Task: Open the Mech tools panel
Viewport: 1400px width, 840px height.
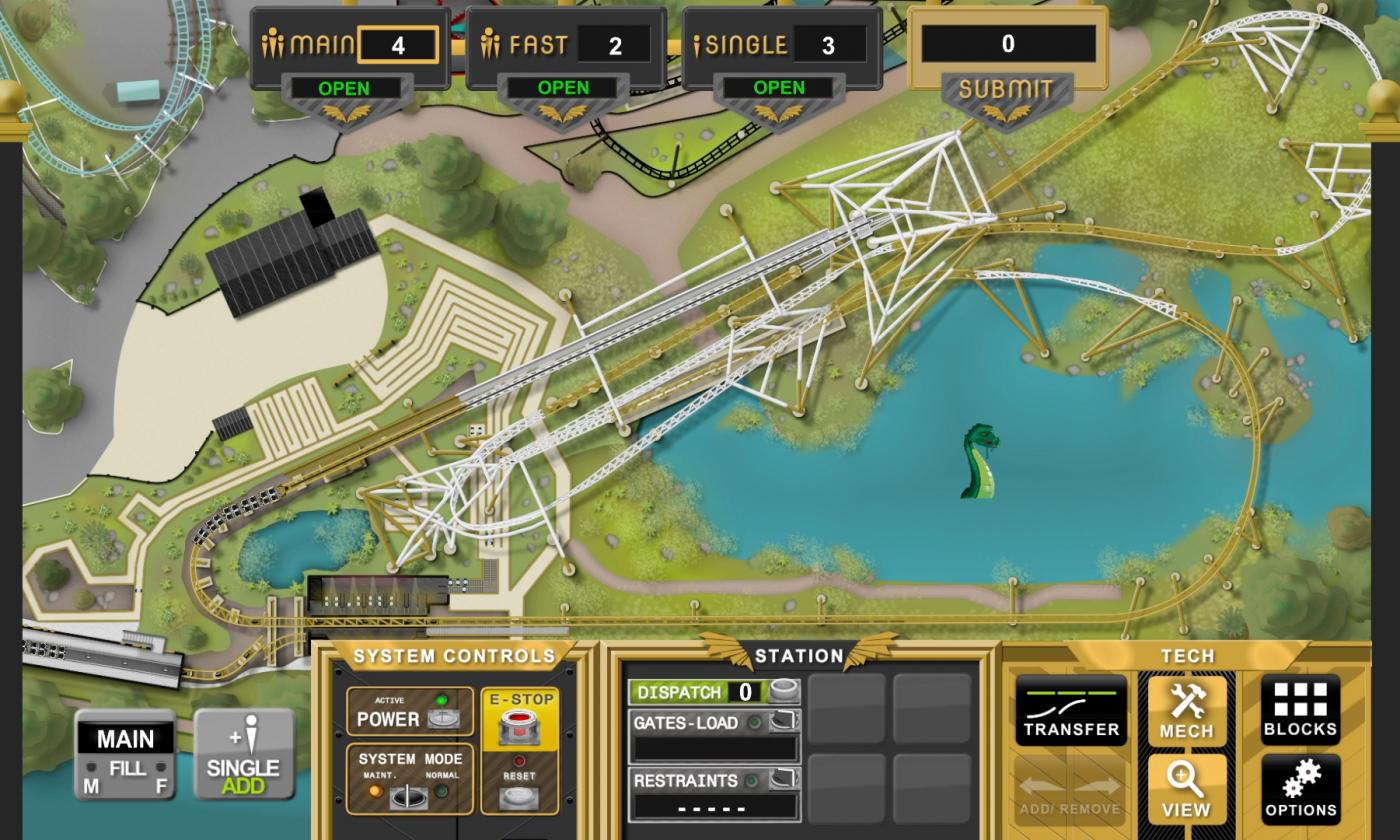Action: tap(1187, 710)
